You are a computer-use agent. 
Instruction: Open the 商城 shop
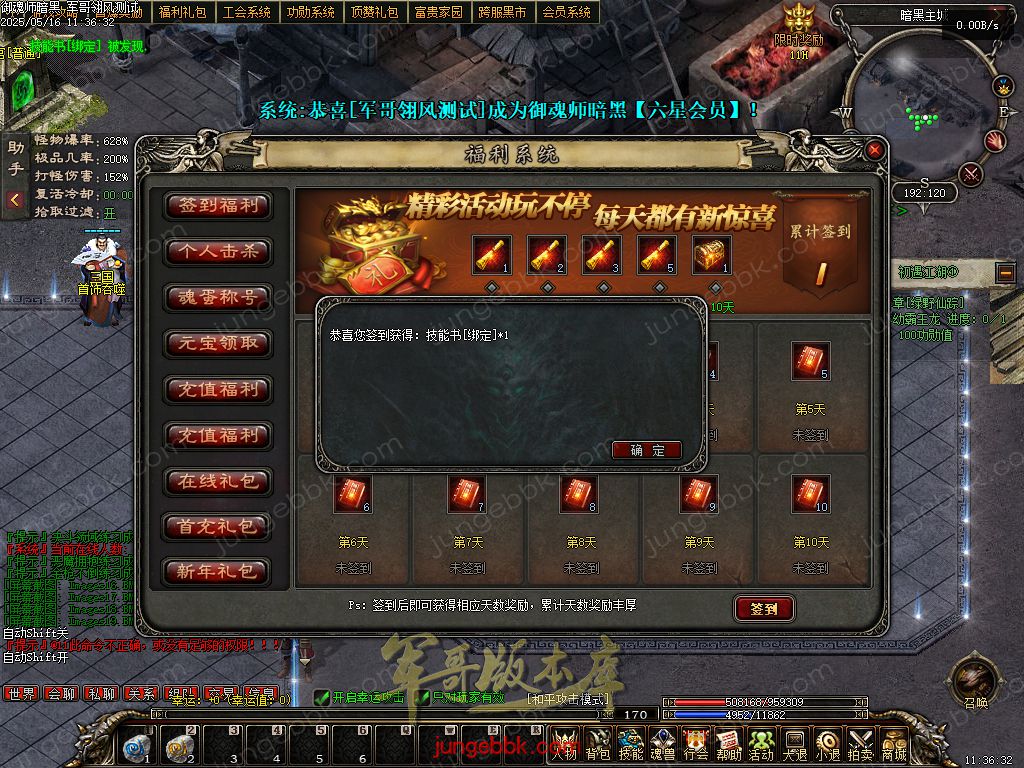point(893,745)
